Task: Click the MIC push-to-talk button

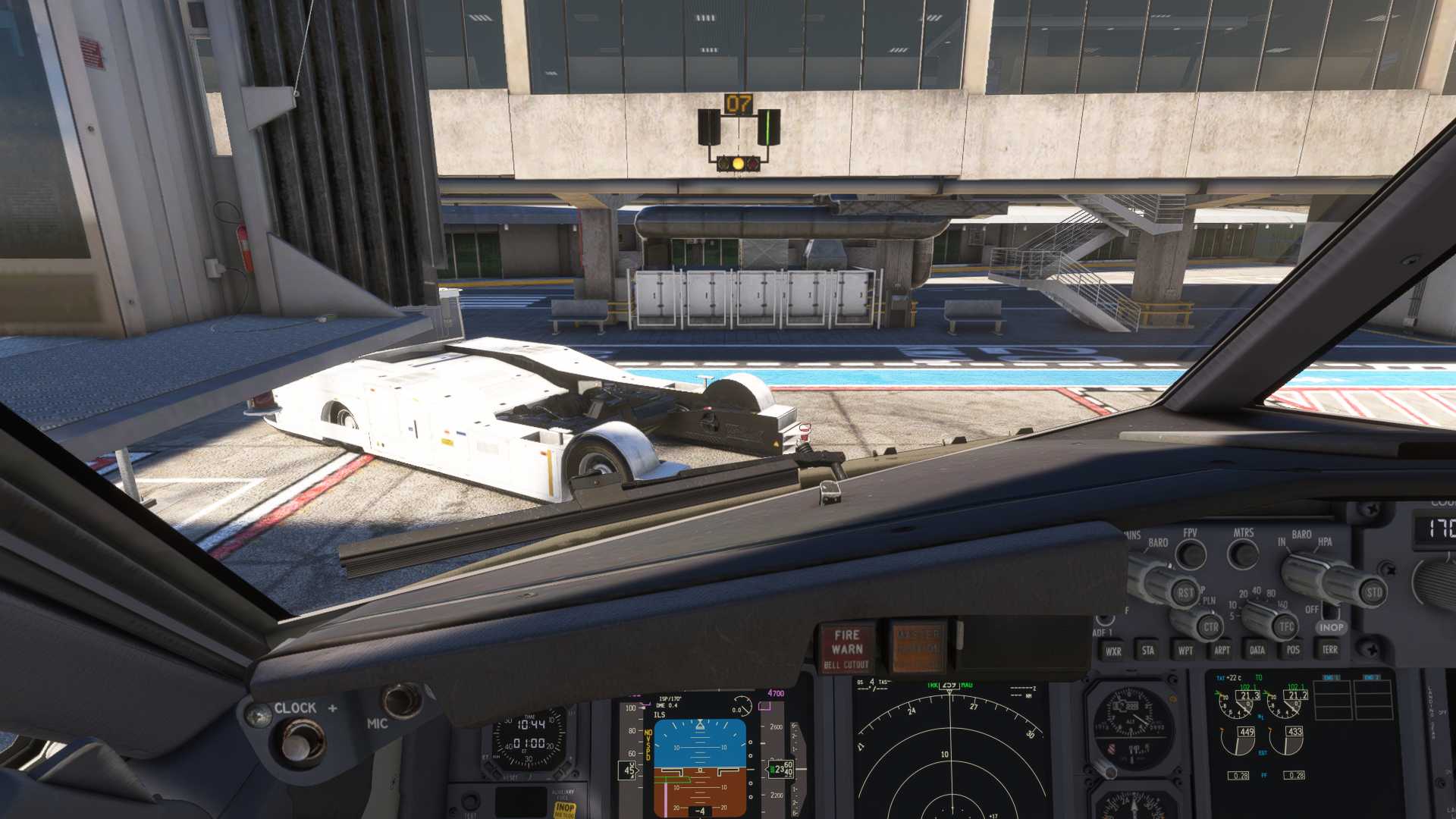Action: (x=401, y=700)
